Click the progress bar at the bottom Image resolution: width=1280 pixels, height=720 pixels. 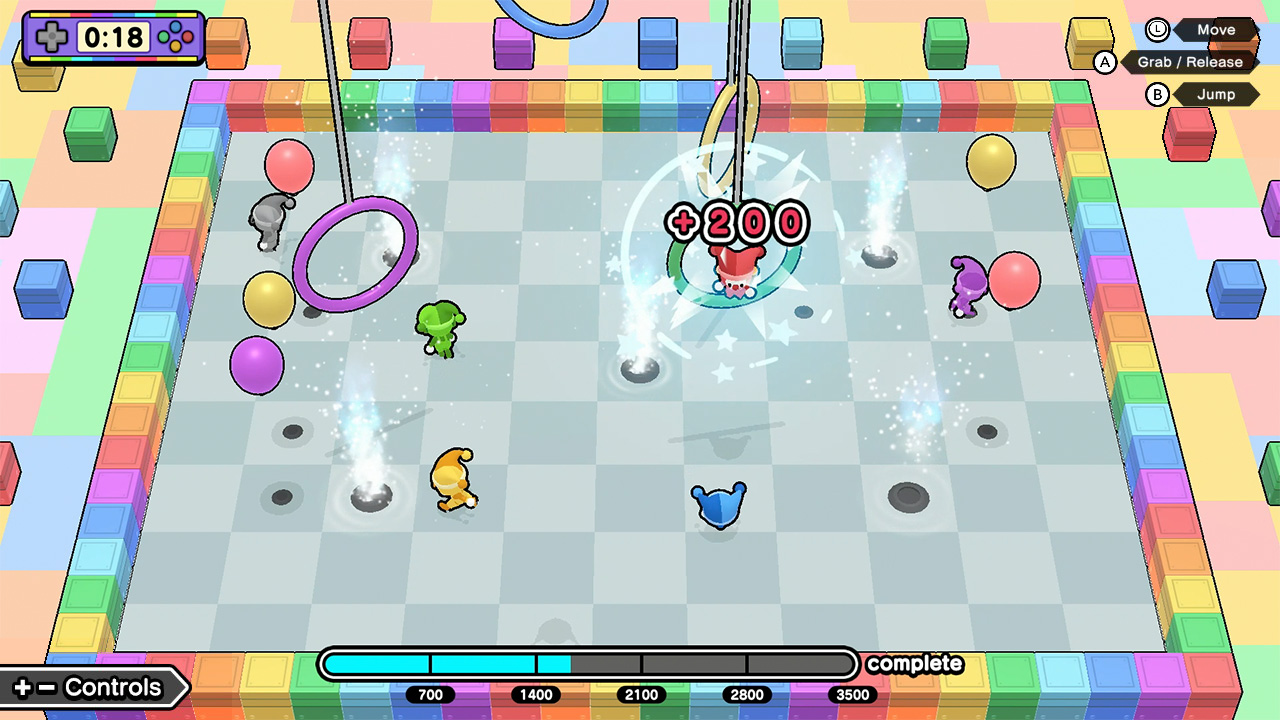click(x=590, y=663)
